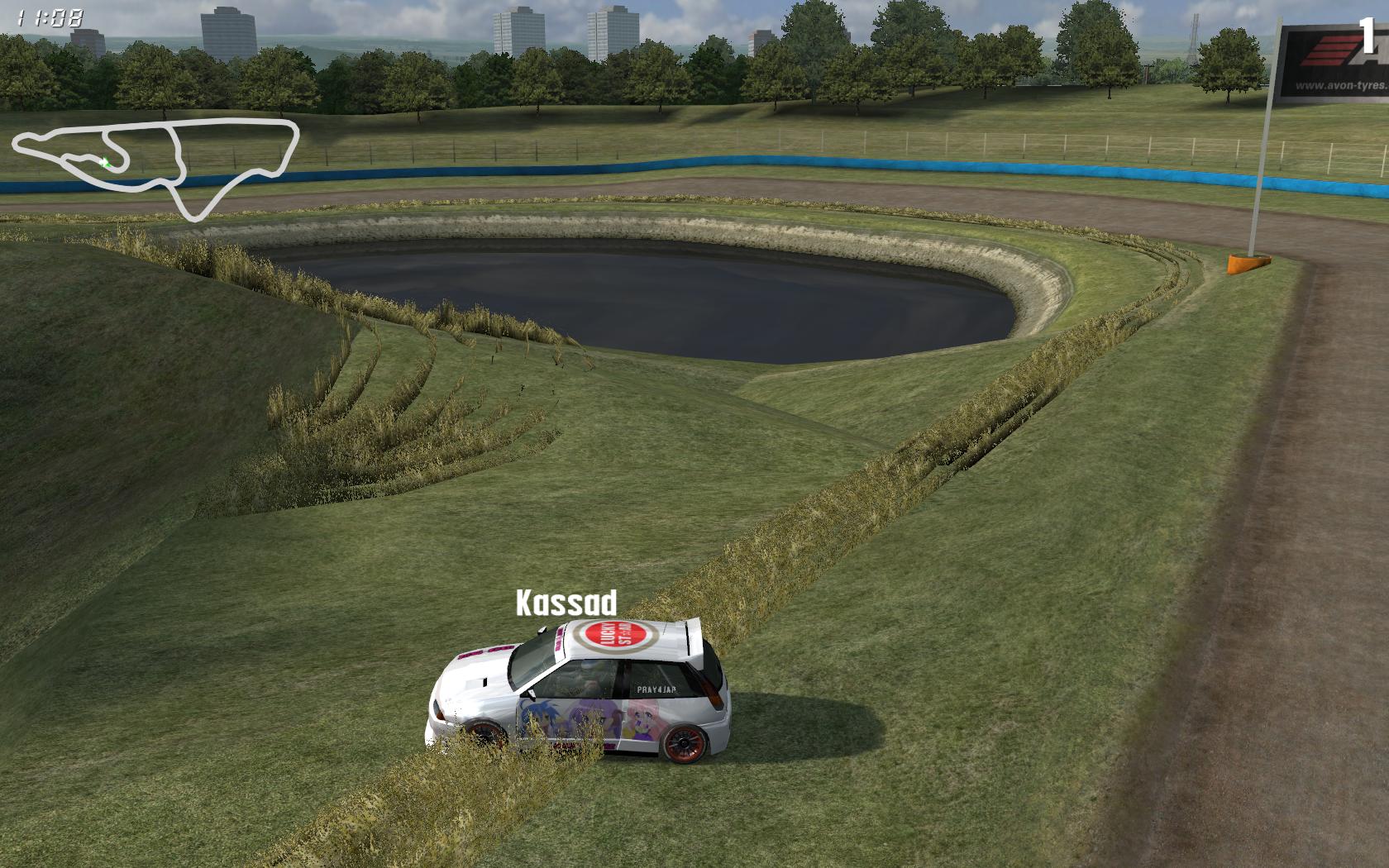The image size is (1389, 868).
Task: Select the green car marker on the minimap
Action: click(105, 163)
